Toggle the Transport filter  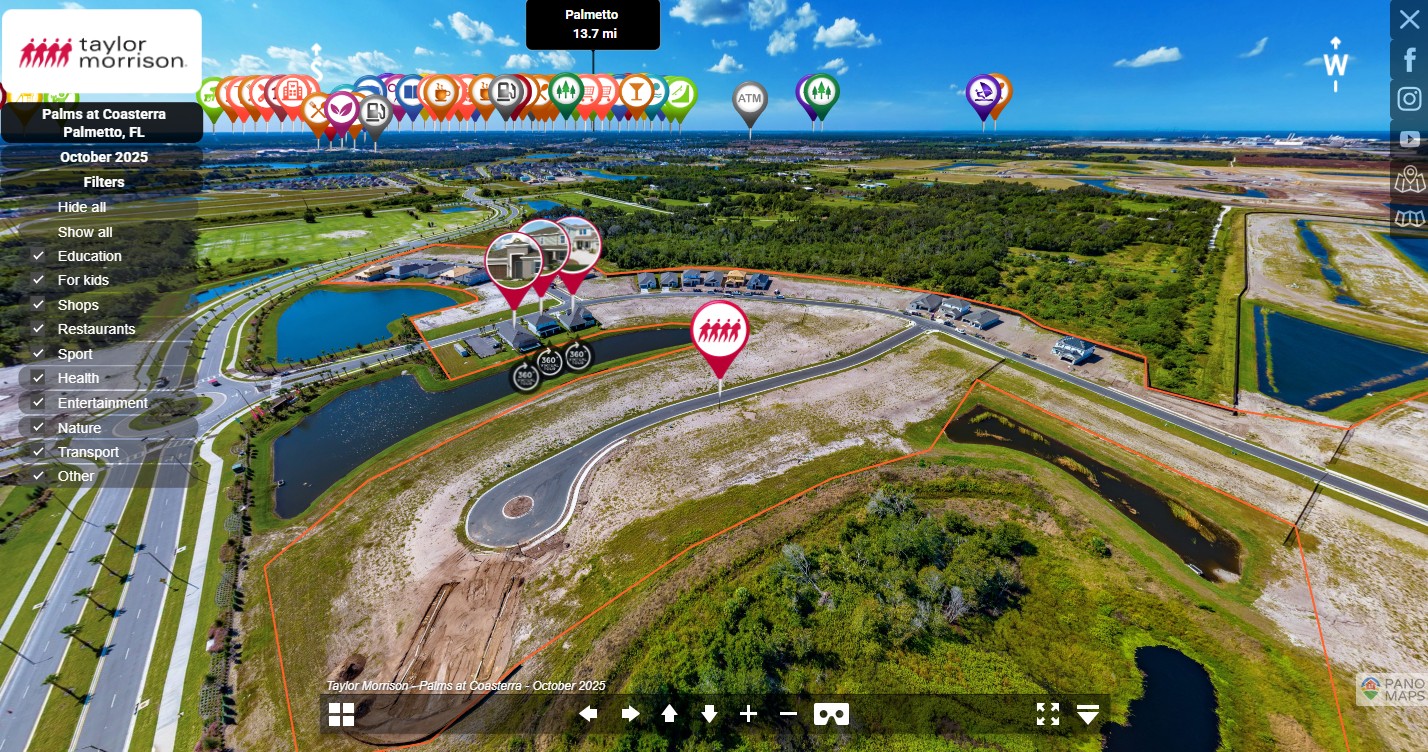point(38,452)
